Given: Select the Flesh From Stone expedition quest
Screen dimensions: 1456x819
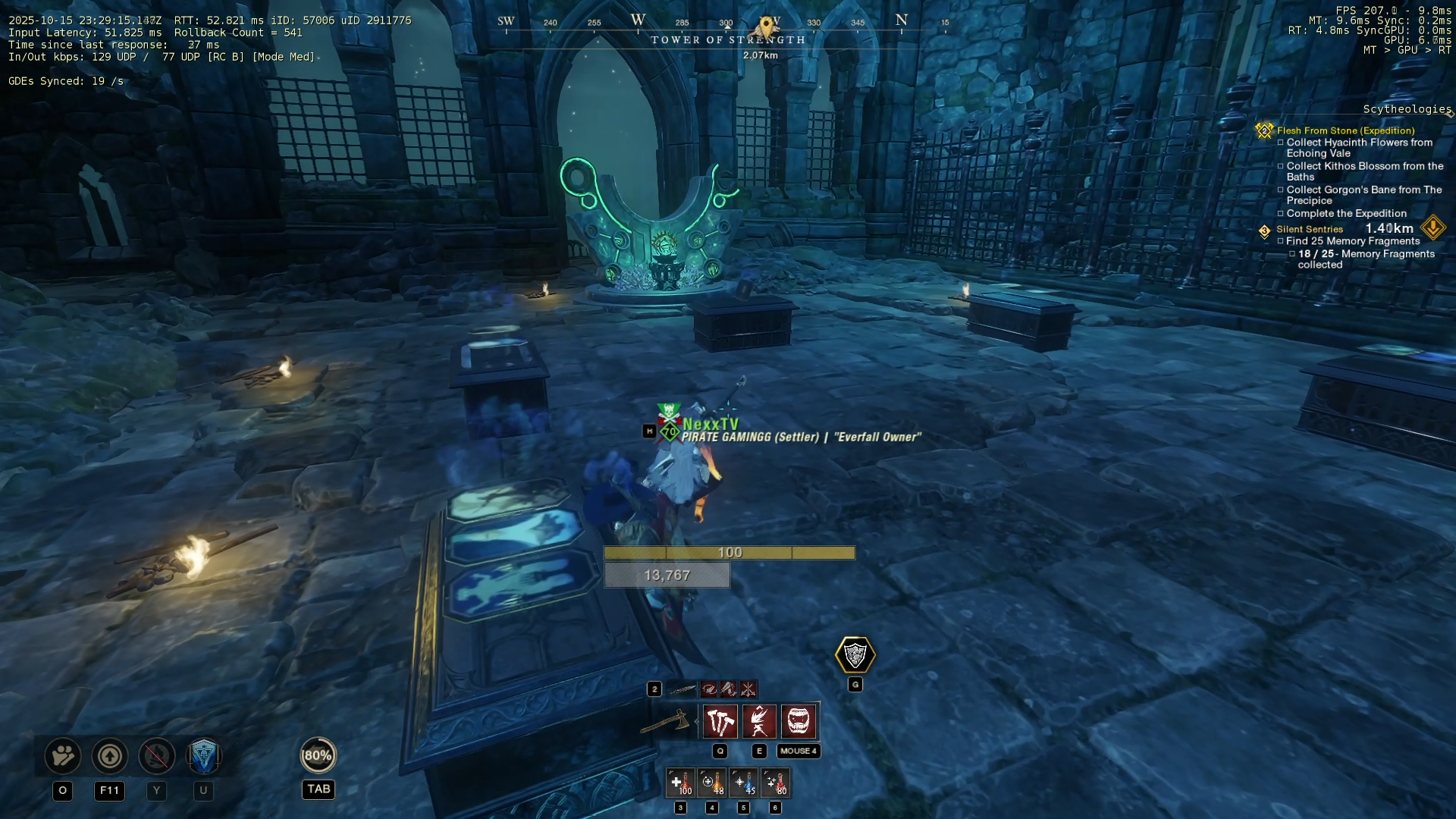Looking at the screenshot, I should click(x=1345, y=130).
